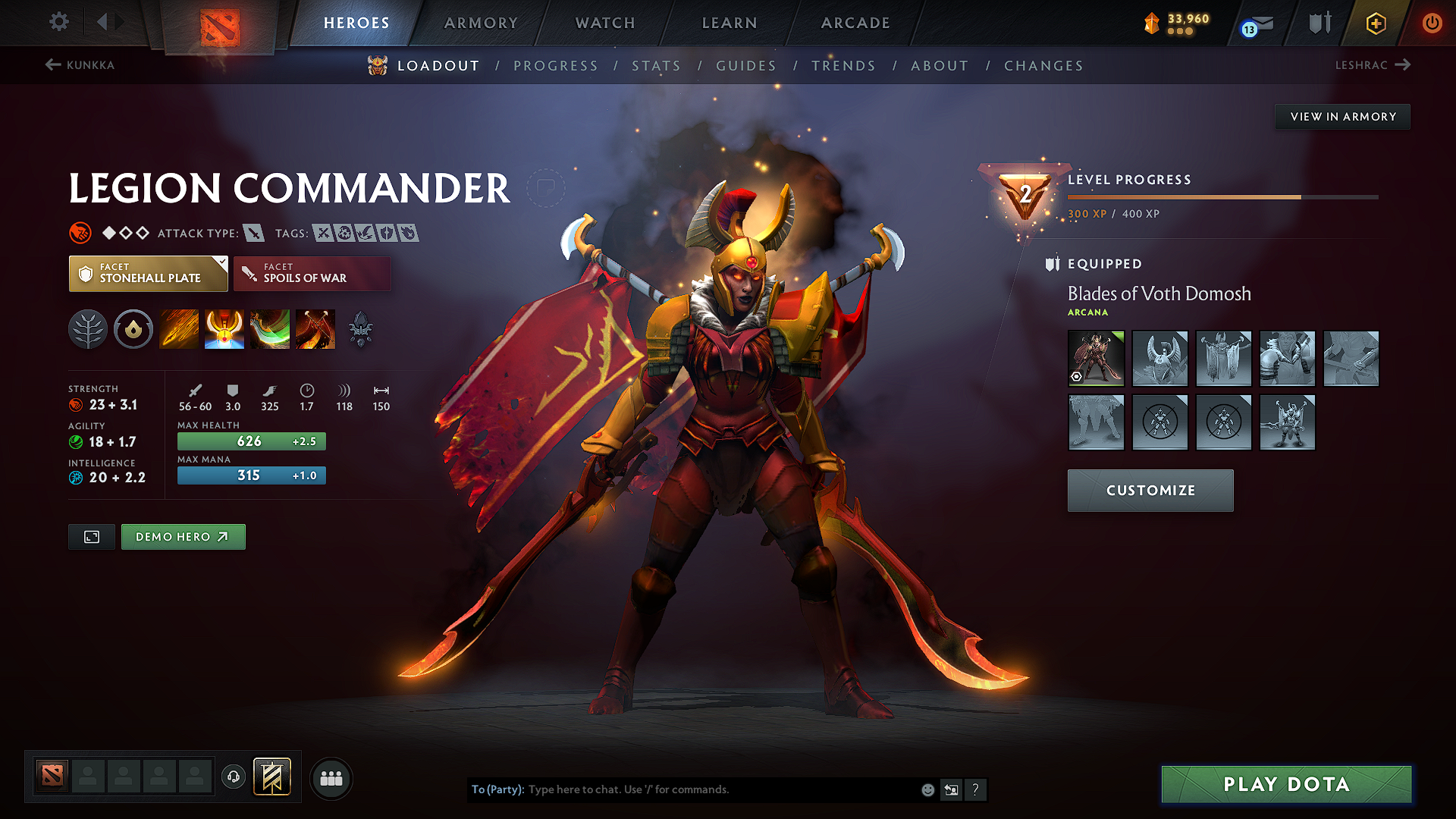Viewport: 1456px width, 819px height.
Task: Click the power button in the top right corner
Action: click(x=1432, y=23)
